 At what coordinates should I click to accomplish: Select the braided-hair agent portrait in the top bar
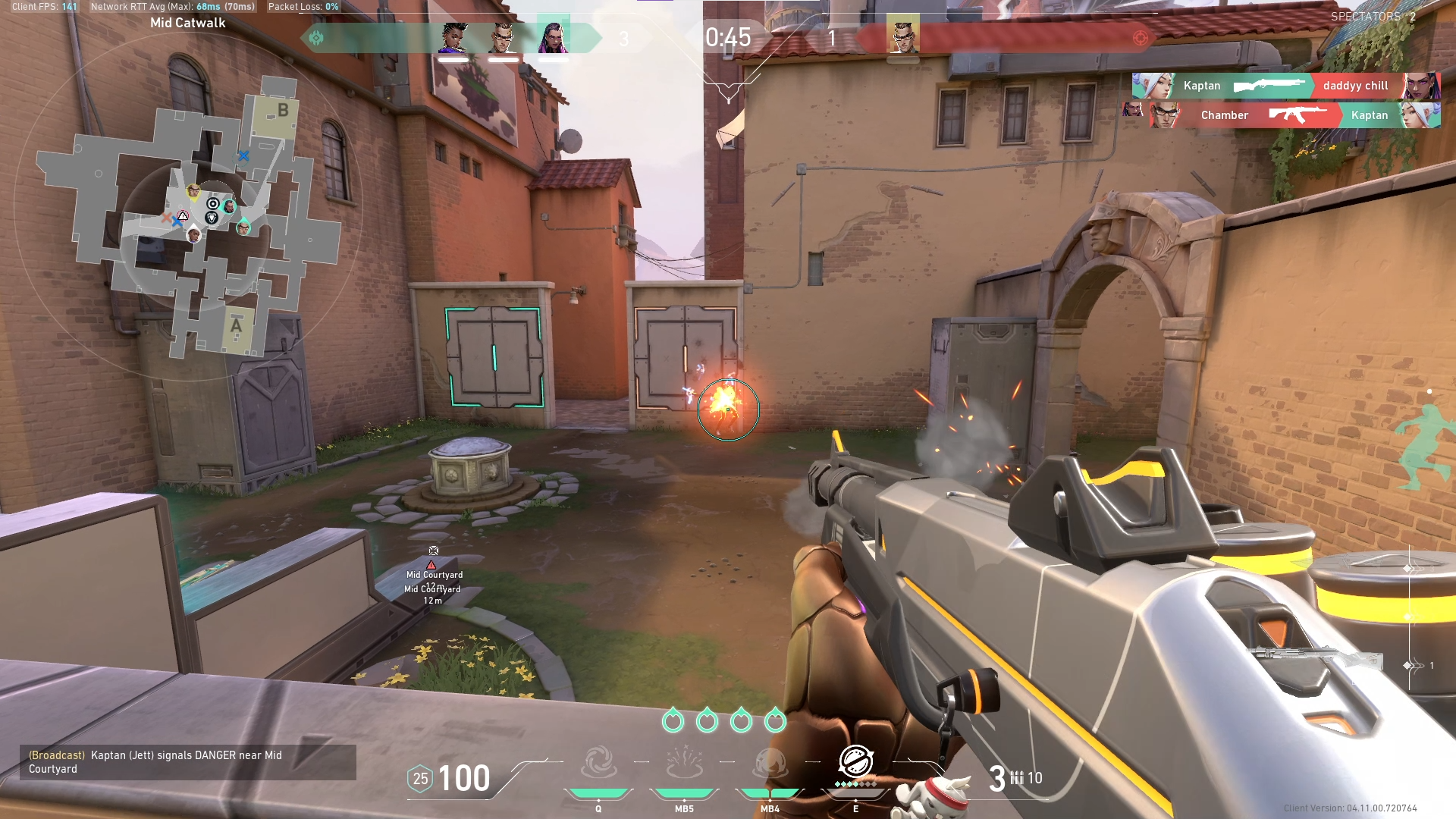453,38
